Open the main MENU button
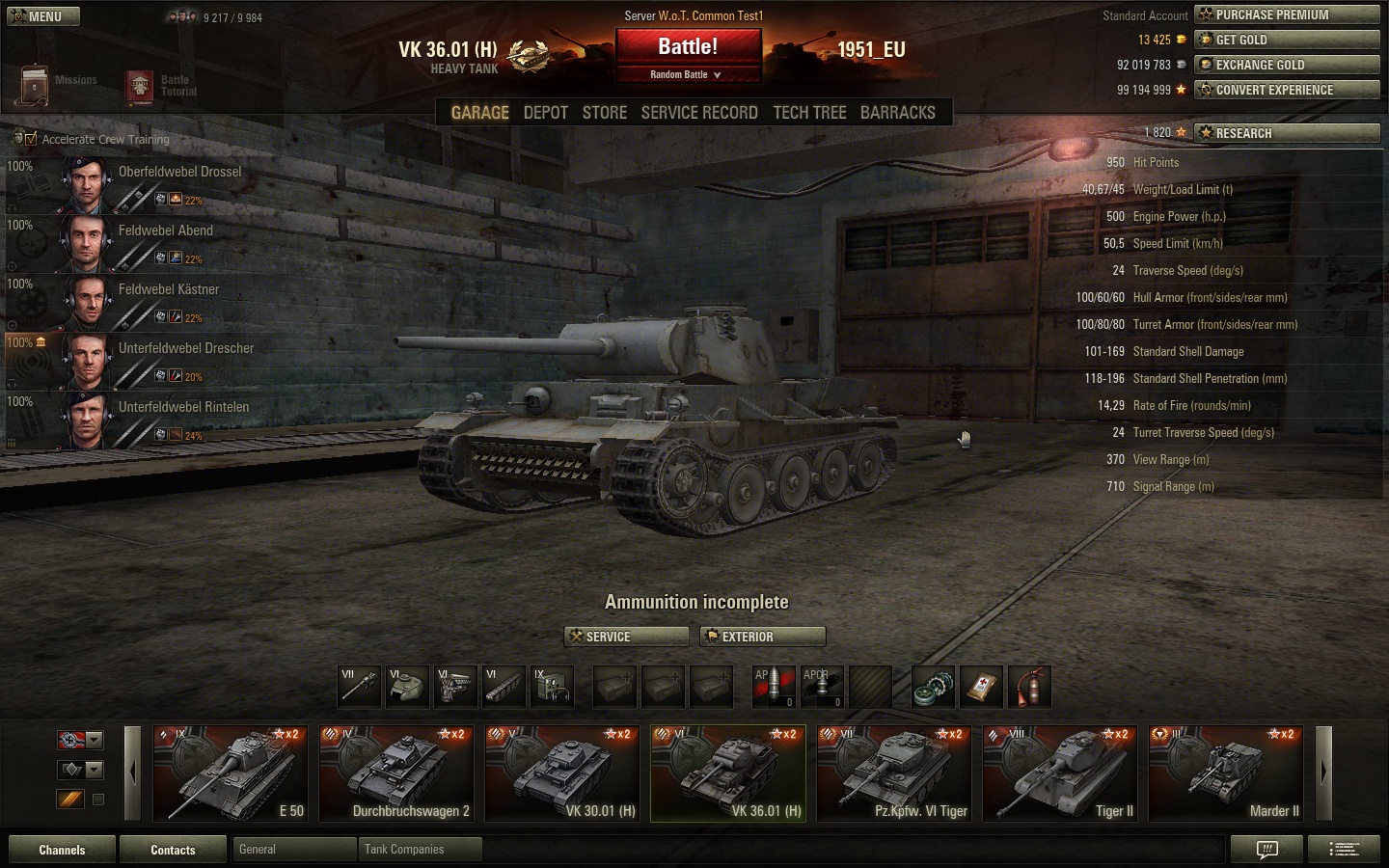The image size is (1389, 868). [x=42, y=16]
